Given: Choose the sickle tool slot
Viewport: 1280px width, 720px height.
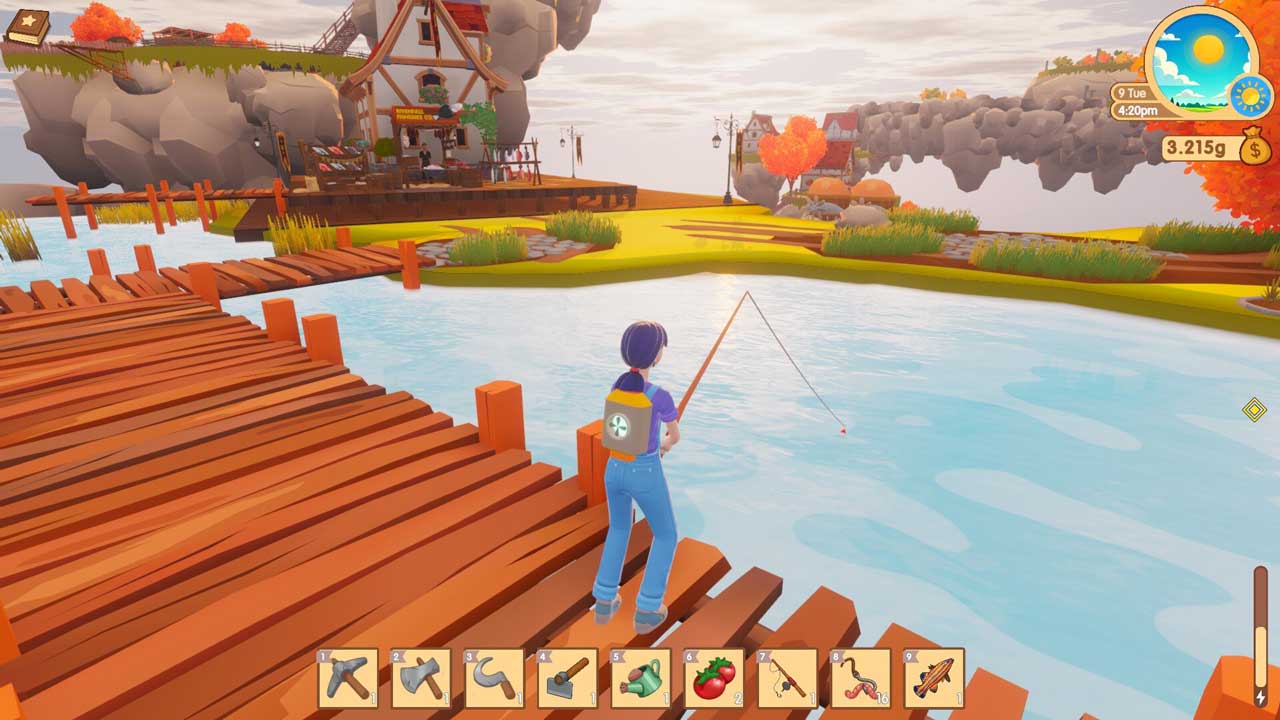Looking at the screenshot, I should point(494,678).
